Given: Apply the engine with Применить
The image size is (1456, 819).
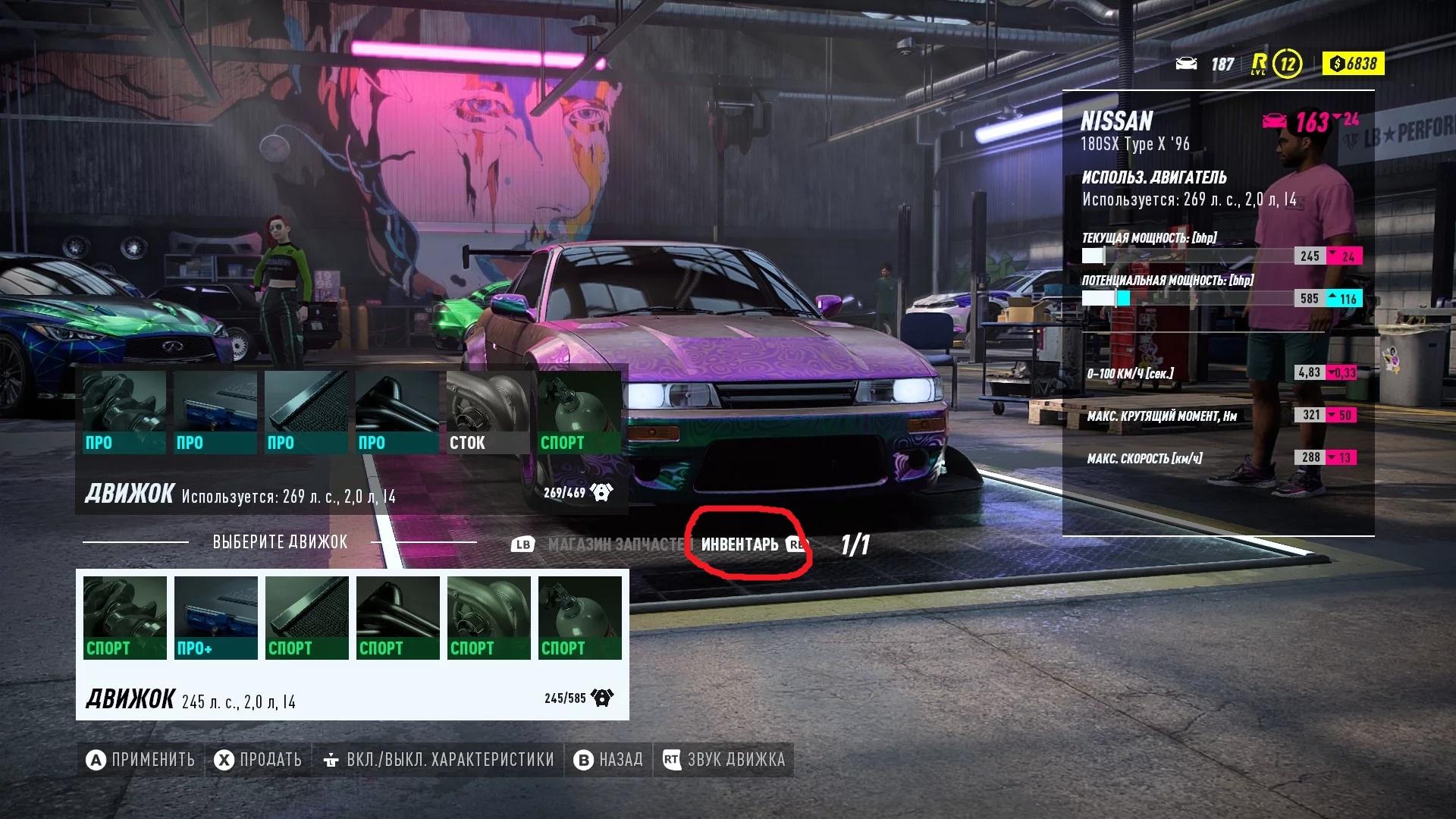Looking at the screenshot, I should pos(141,760).
